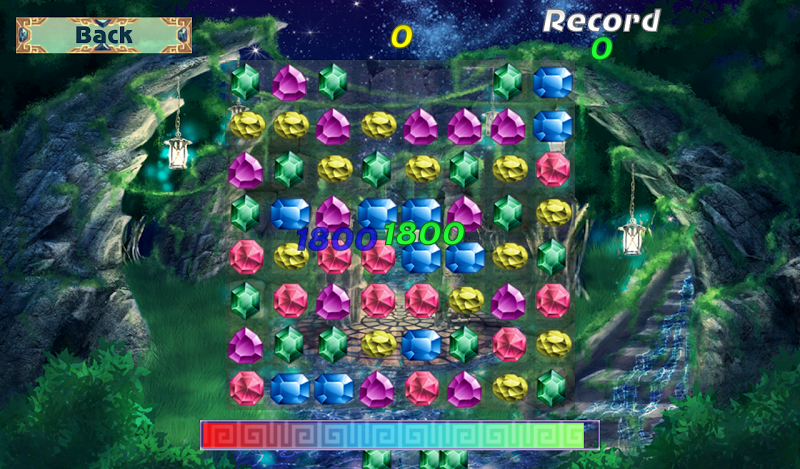Choose the green gem in the bottom row

552,387
